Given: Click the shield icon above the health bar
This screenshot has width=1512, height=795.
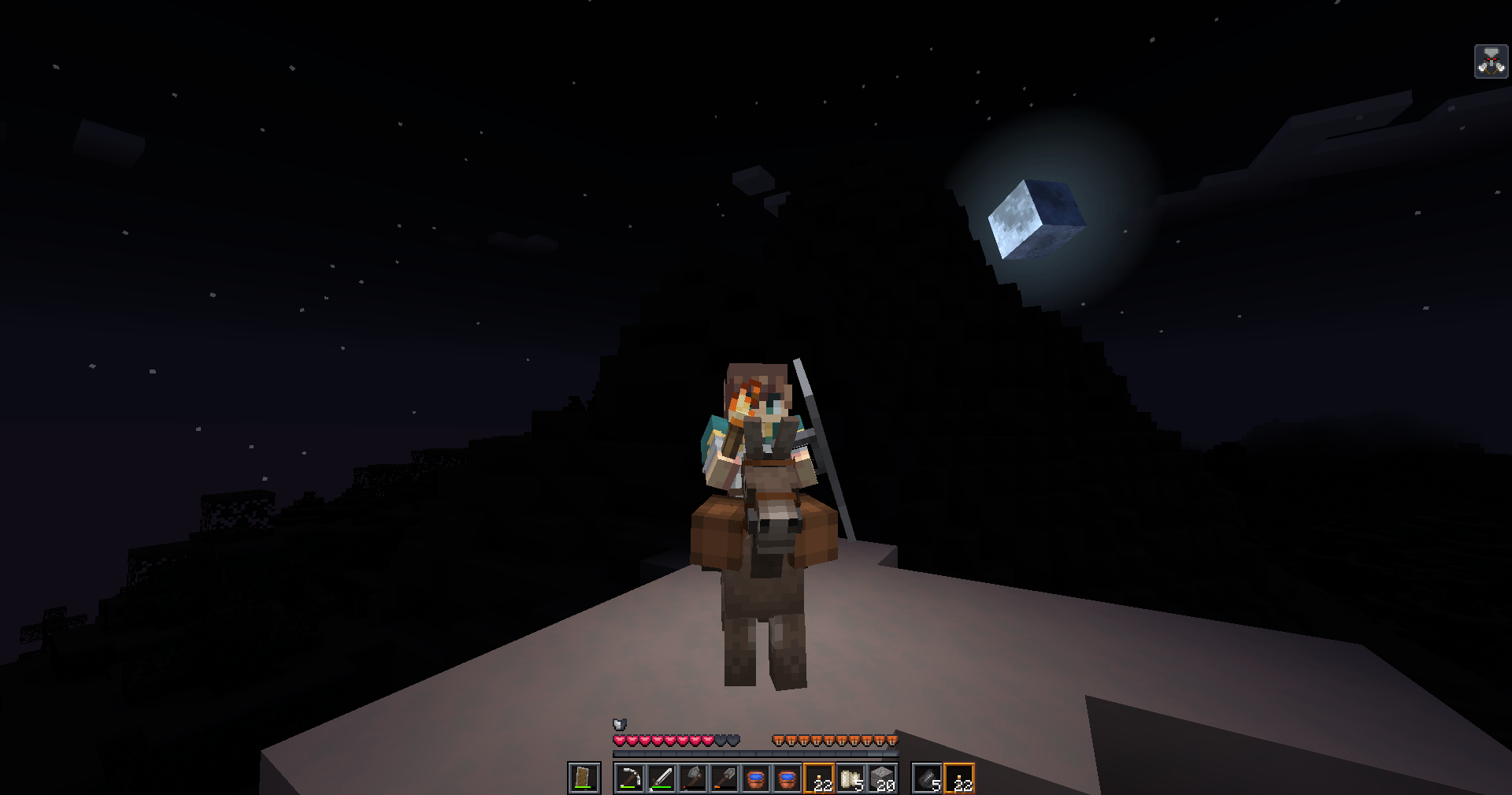Looking at the screenshot, I should [x=619, y=724].
